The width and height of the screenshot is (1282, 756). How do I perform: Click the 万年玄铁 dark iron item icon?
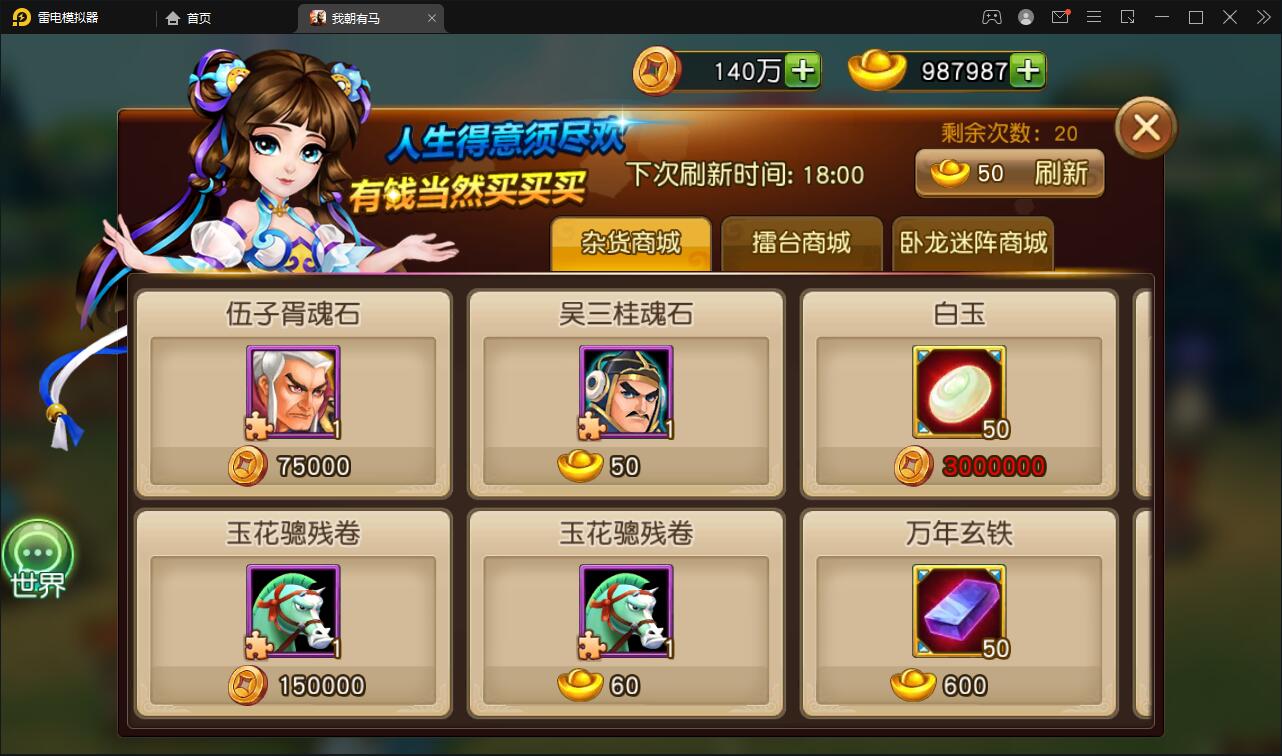[958, 610]
